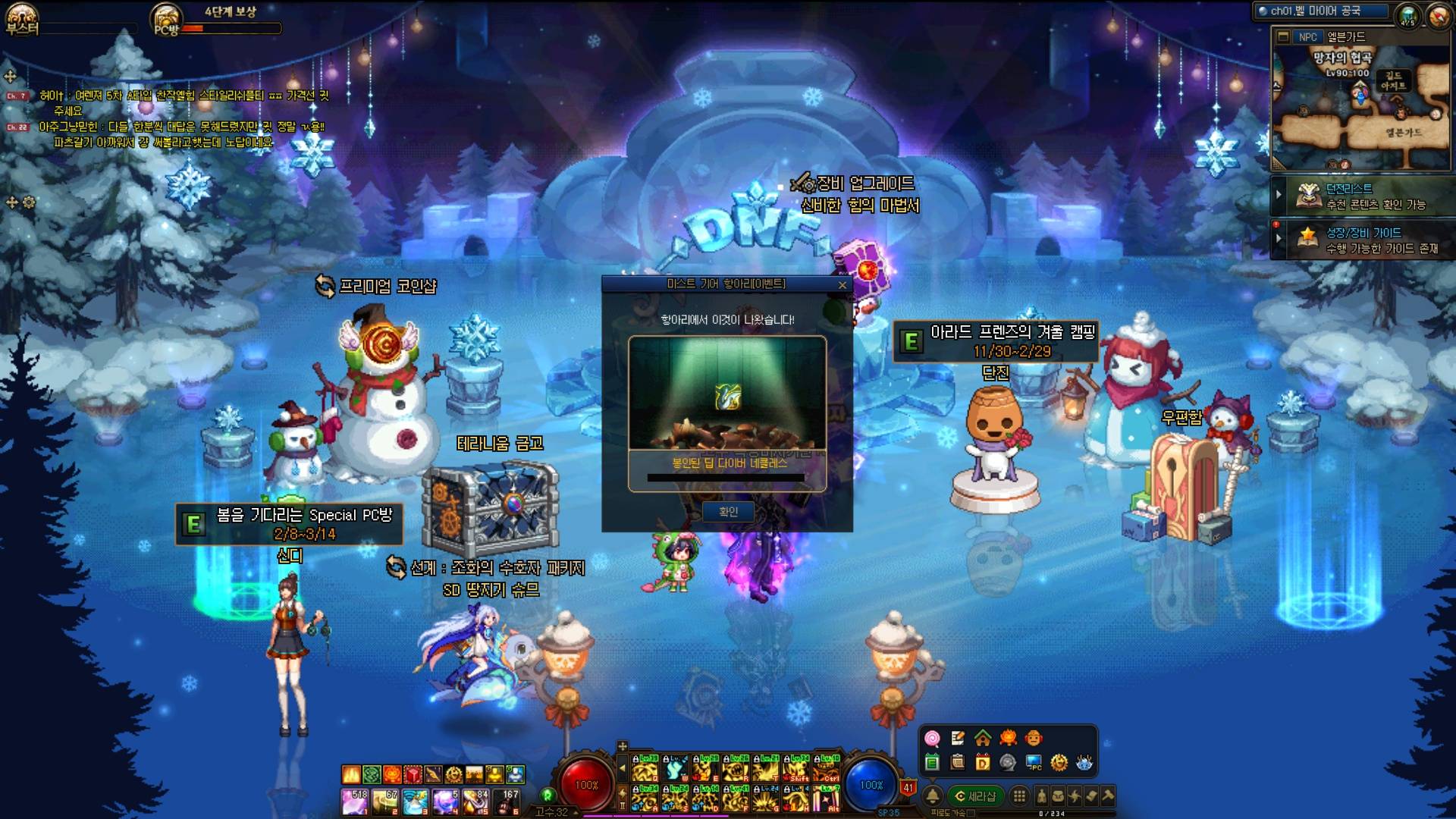Open the 던전리스트 dungeon list panel
The image size is (1456, 819).
(x=1365, y=196)
